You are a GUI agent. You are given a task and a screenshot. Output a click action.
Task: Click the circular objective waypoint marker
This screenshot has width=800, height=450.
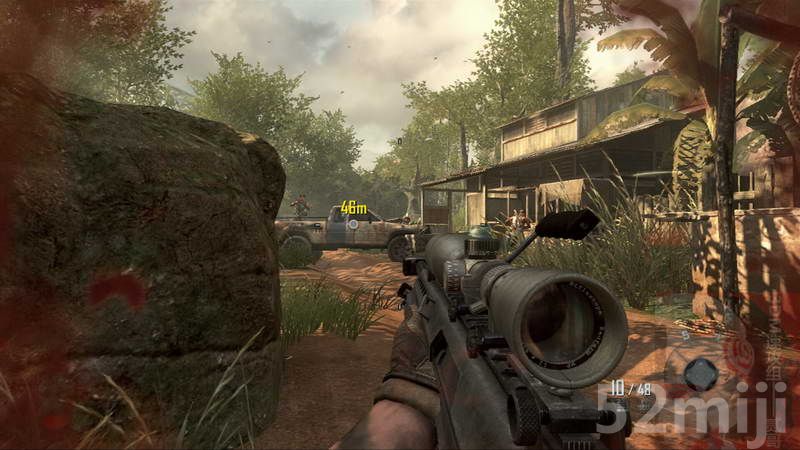point(352,224)
